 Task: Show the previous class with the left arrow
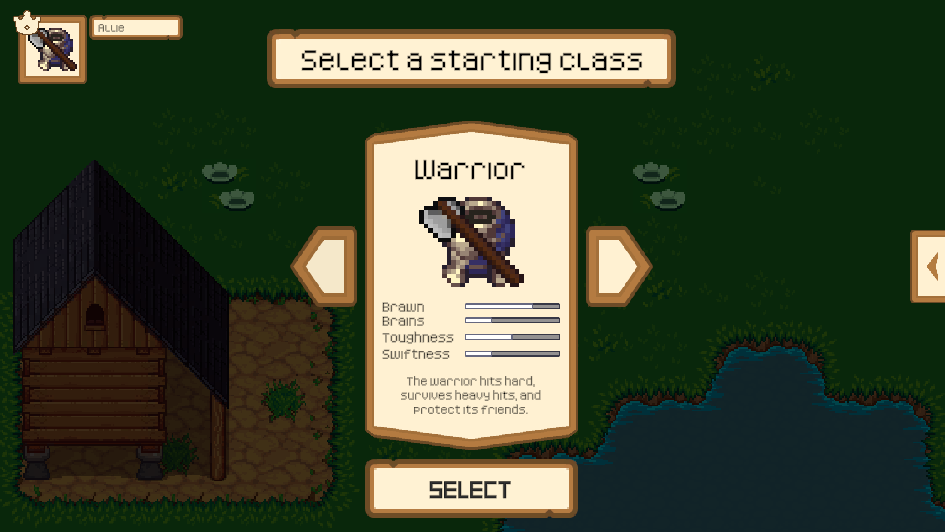coord(326,266)
